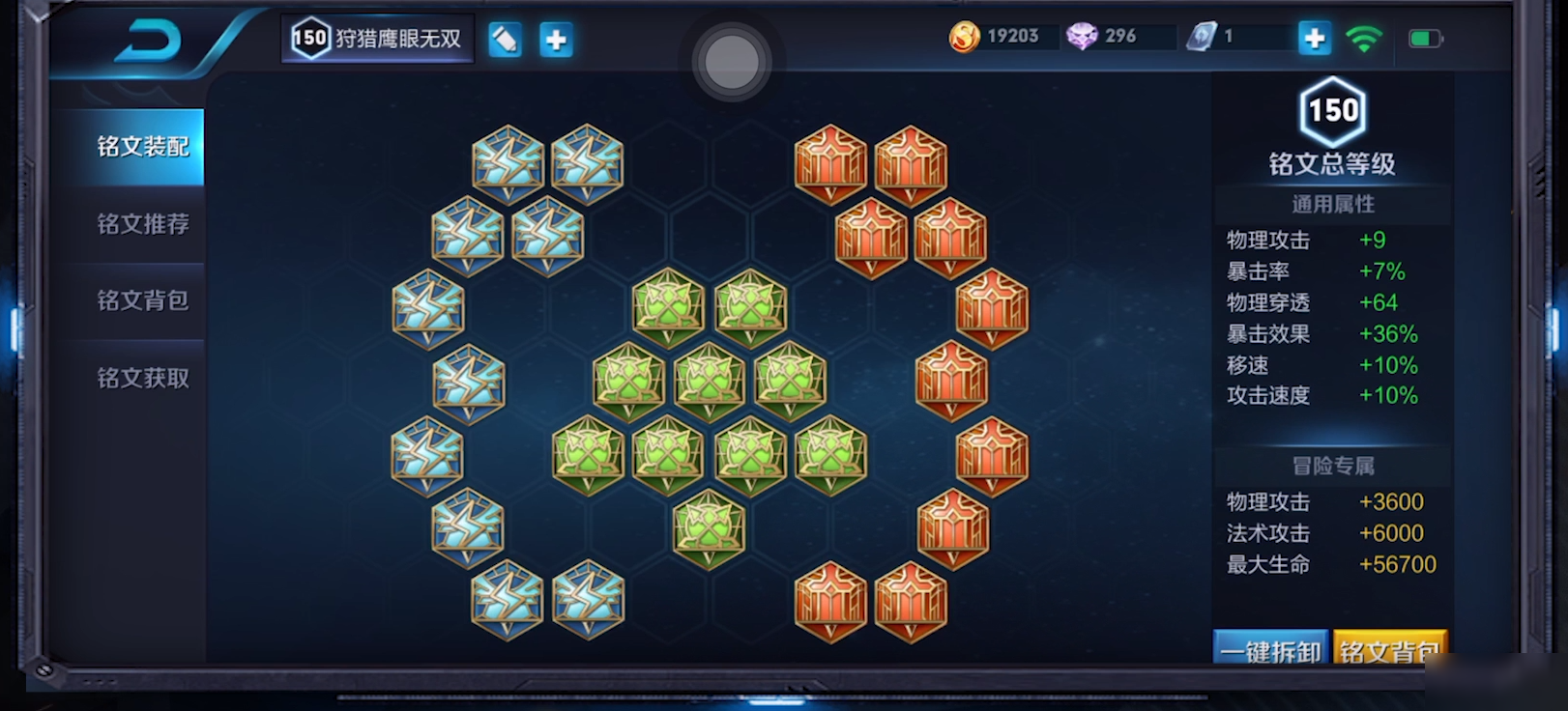Switch to the 铭文装配 tab

142,147
